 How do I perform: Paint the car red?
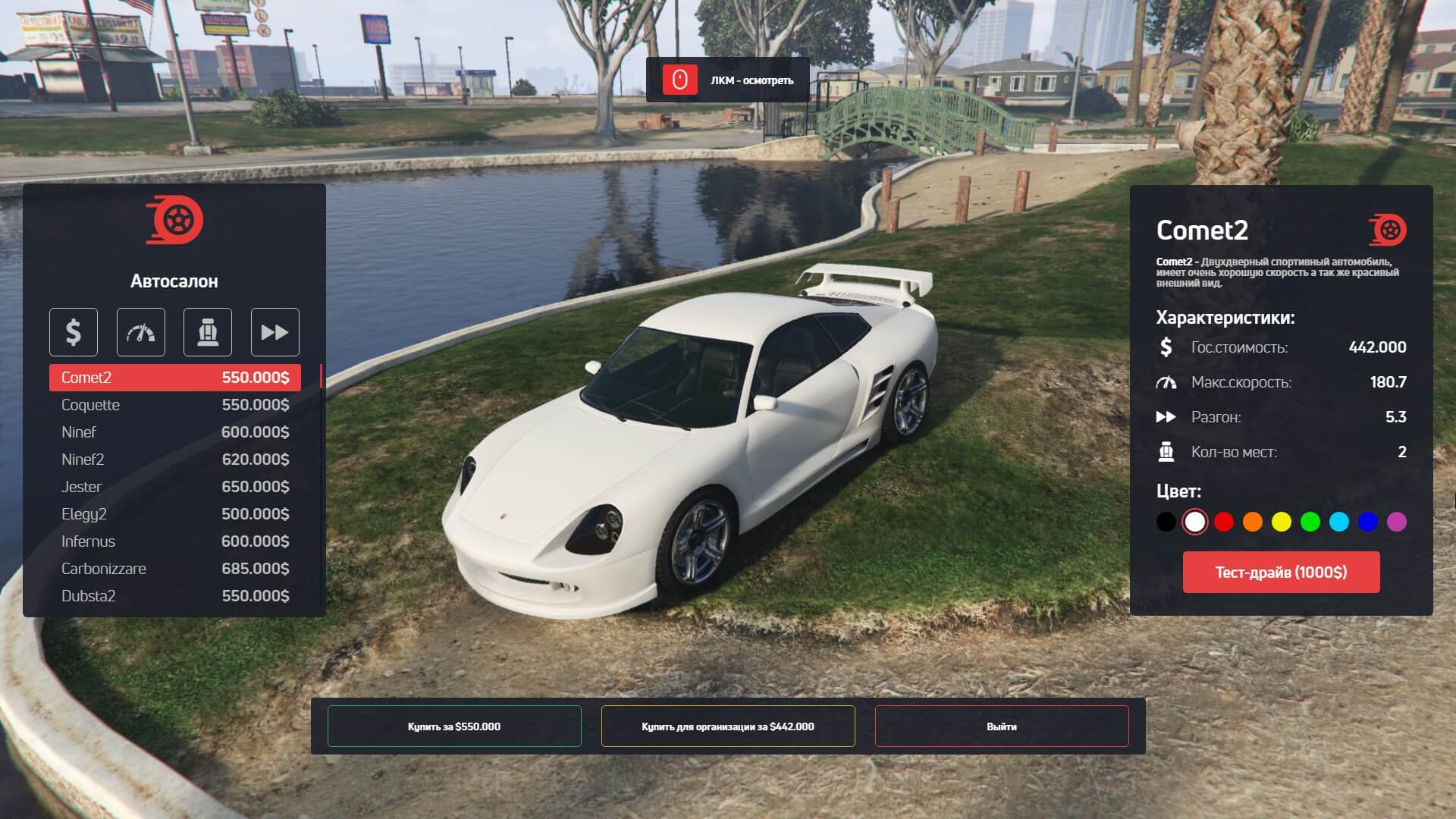tap(1224, 522)
